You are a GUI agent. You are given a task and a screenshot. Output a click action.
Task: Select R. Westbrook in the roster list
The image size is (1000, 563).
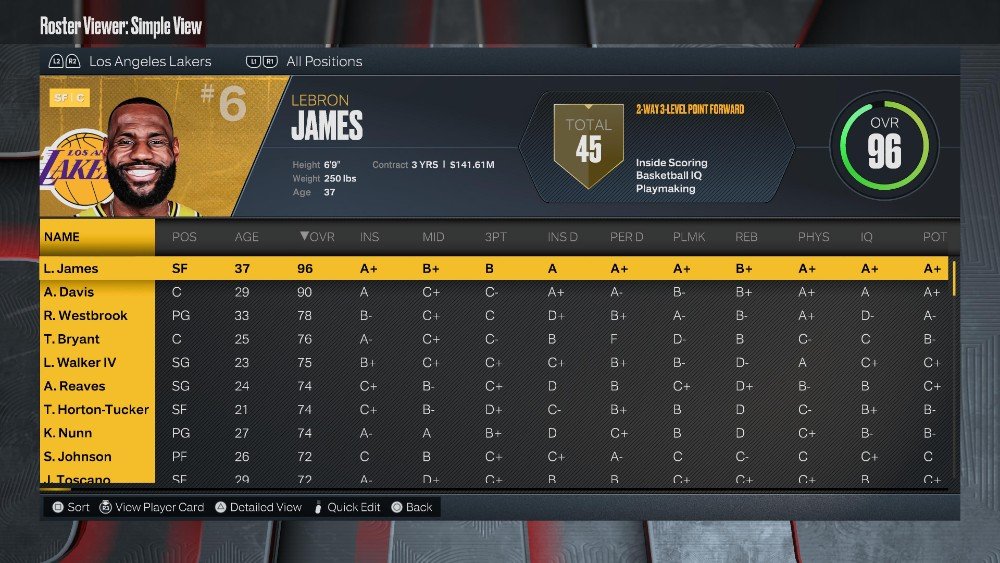[x=85, y=315]
